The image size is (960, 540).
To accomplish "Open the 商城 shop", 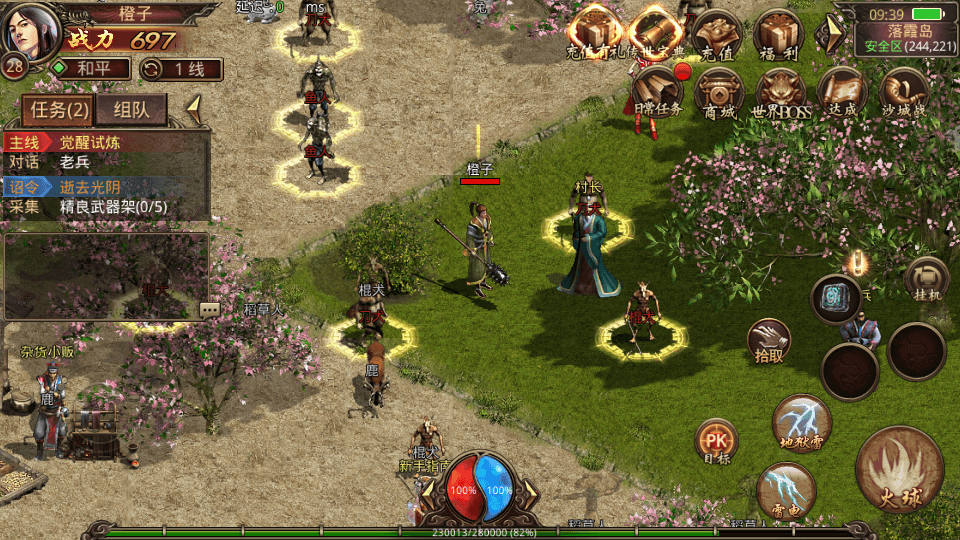I will pyautogui.click(x=719, y=92).
